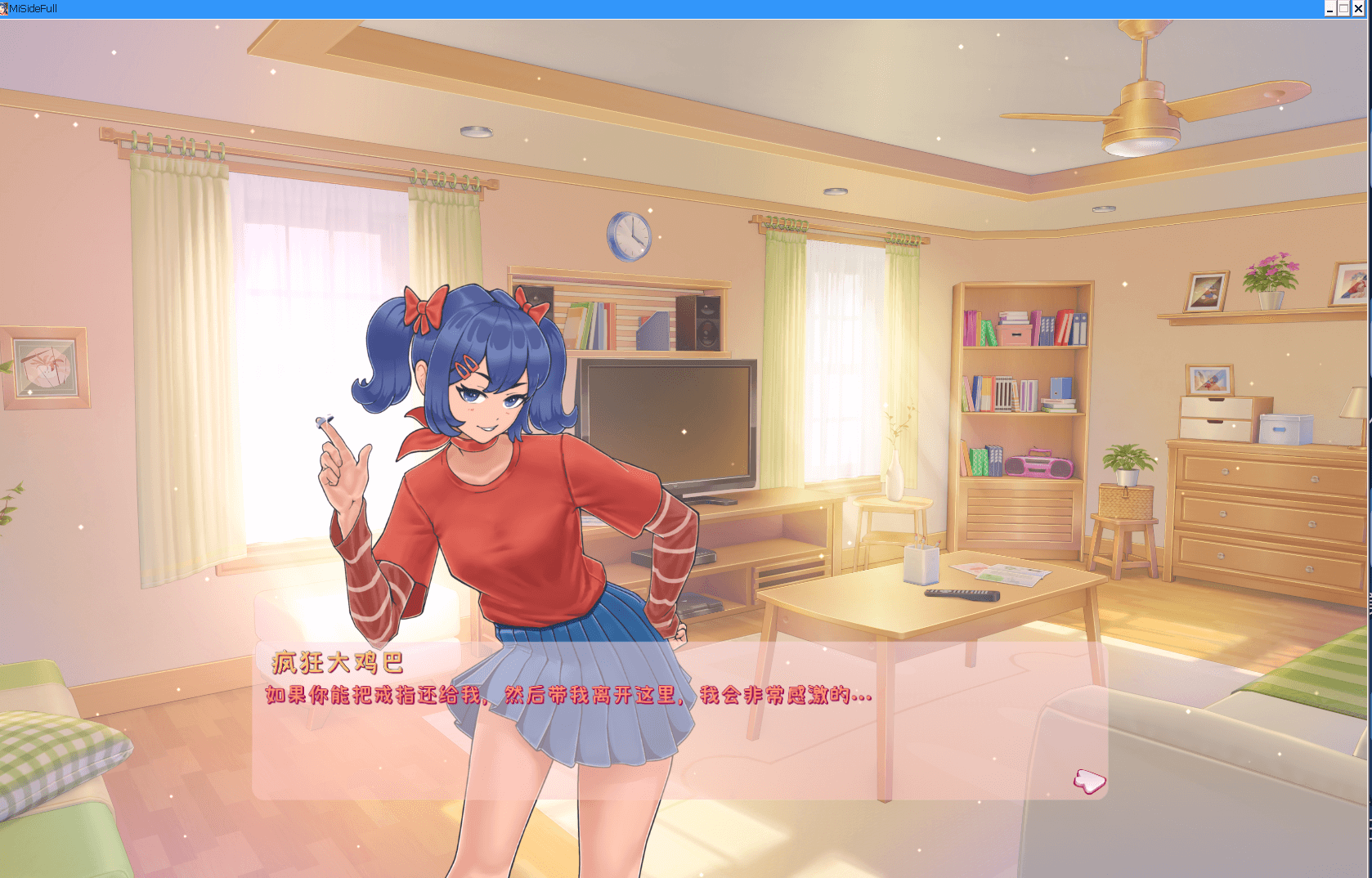Click the dialogue text to advance
Image resolution: width=1372 pixels, height=878 pixels.
tap(567, 697)
